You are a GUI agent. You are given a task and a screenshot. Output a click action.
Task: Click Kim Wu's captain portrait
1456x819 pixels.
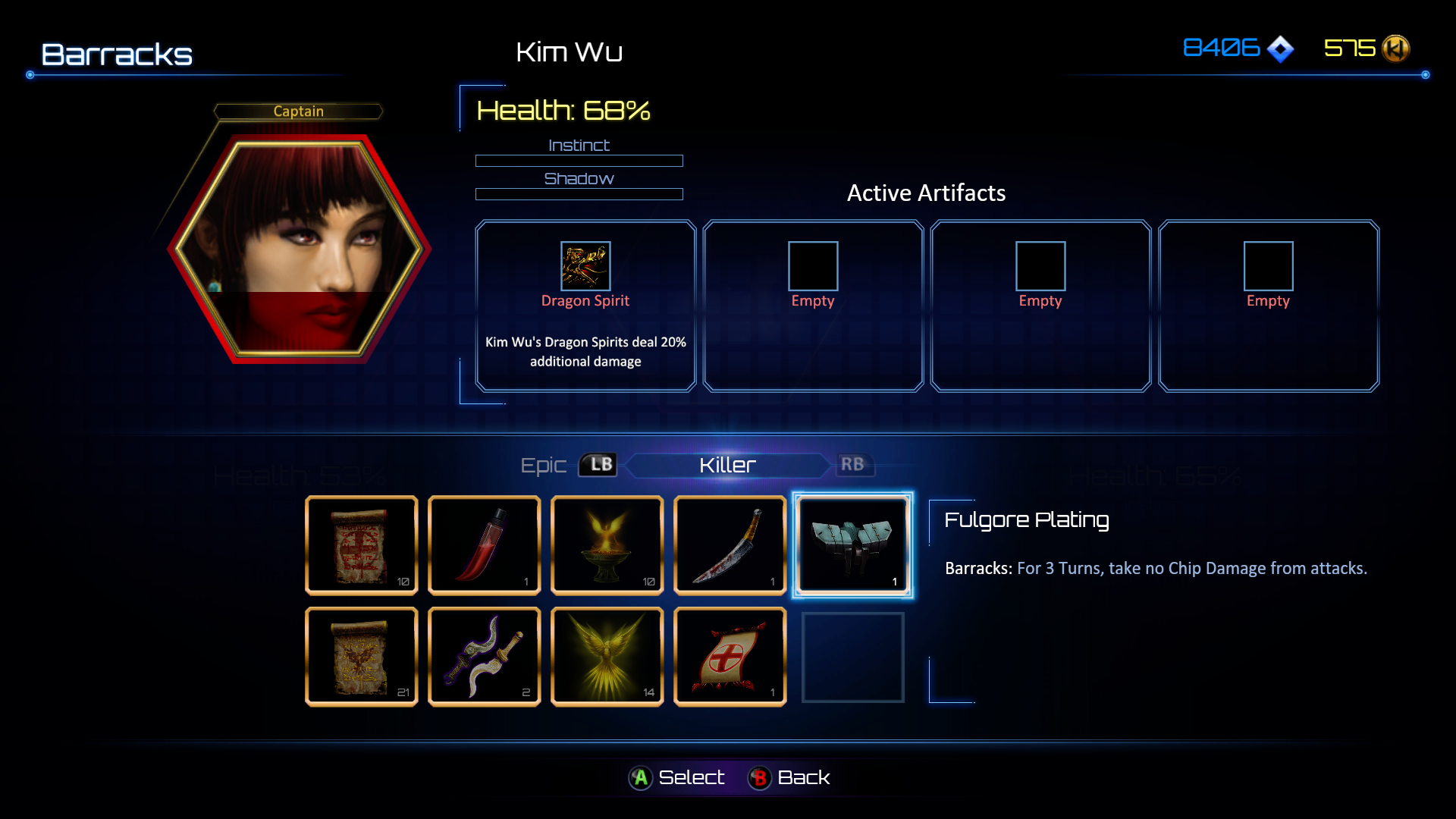point(299,248)
